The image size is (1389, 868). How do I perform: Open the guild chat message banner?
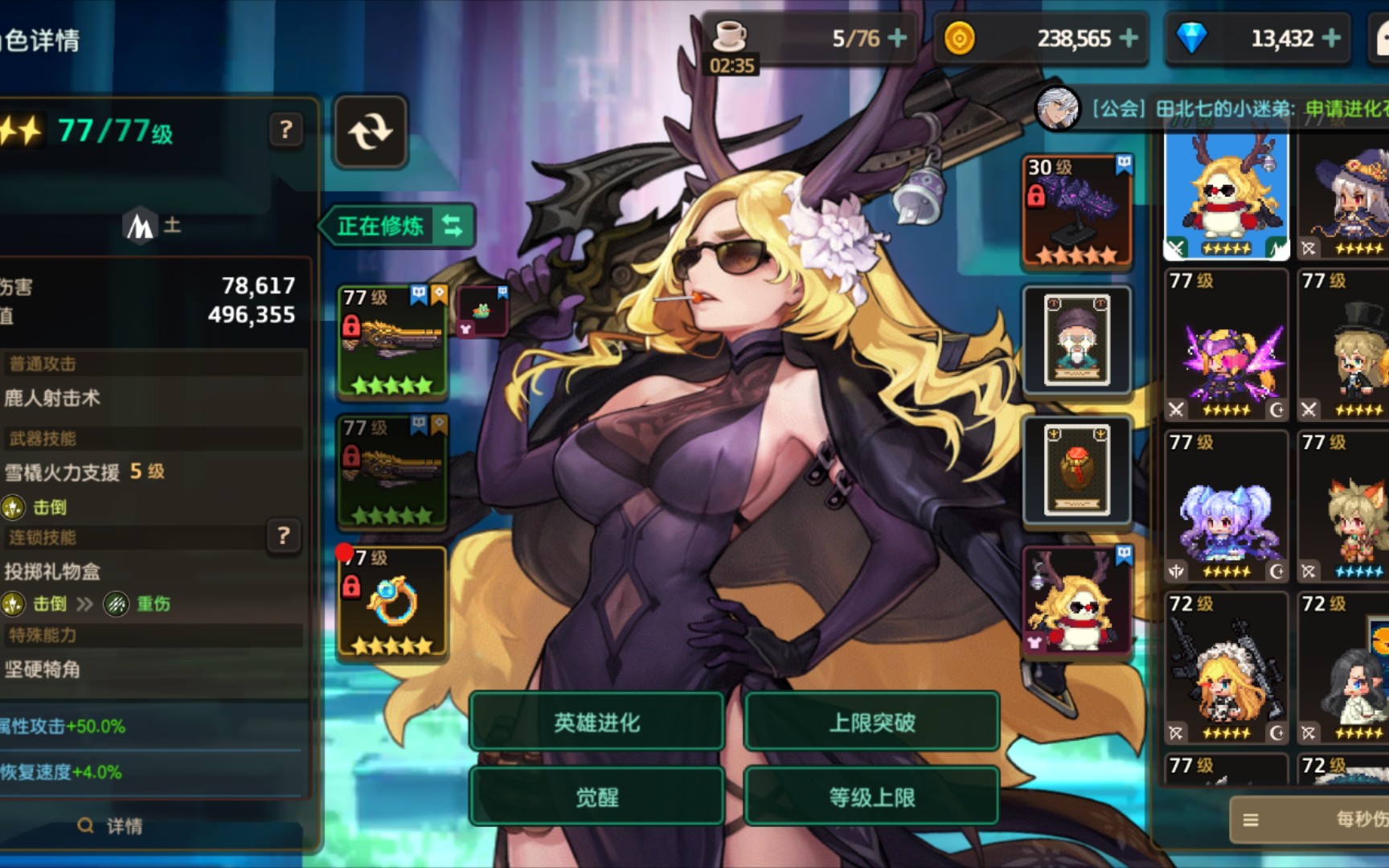[x=1230, y=108]
